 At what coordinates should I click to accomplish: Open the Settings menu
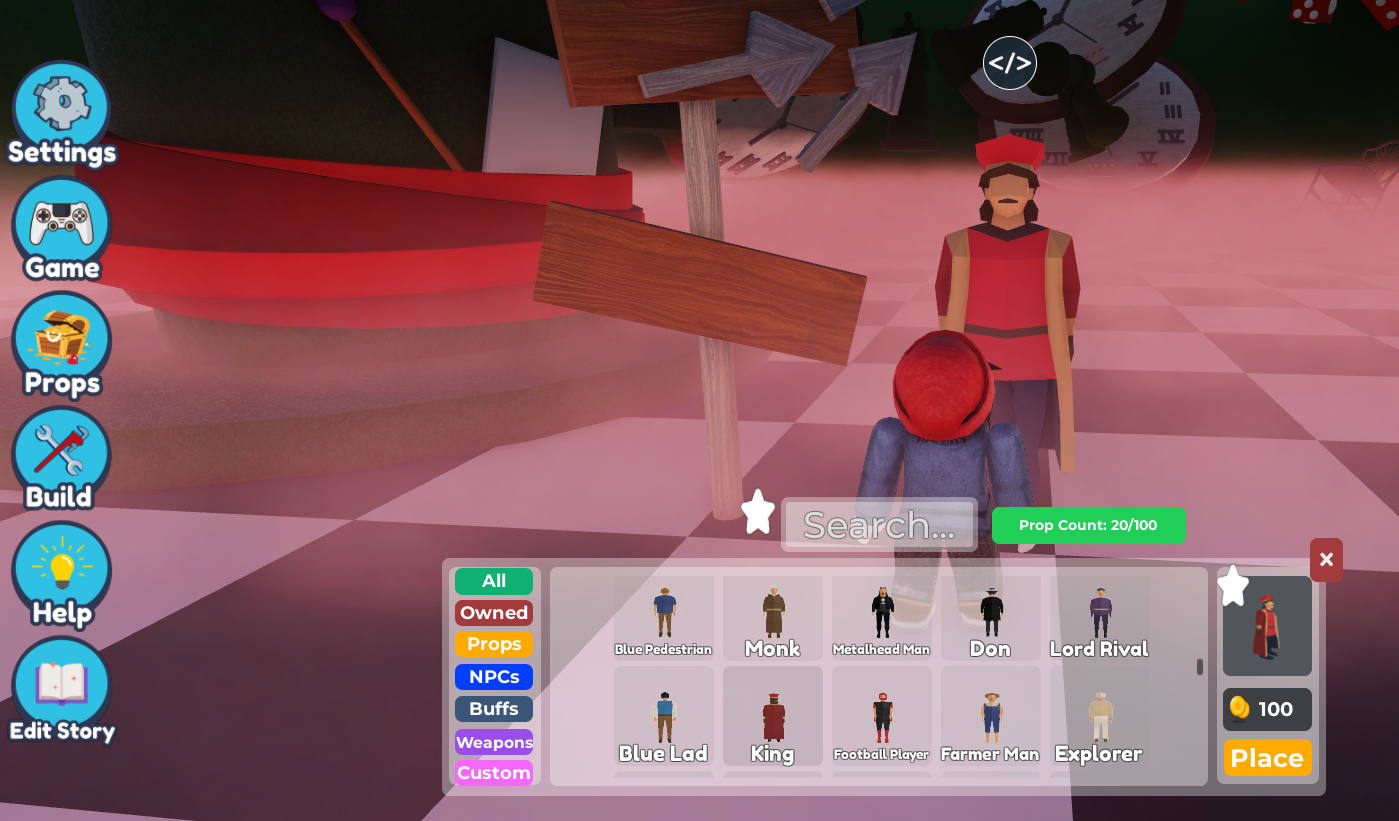pyautogui.click(x=61, y=112)
